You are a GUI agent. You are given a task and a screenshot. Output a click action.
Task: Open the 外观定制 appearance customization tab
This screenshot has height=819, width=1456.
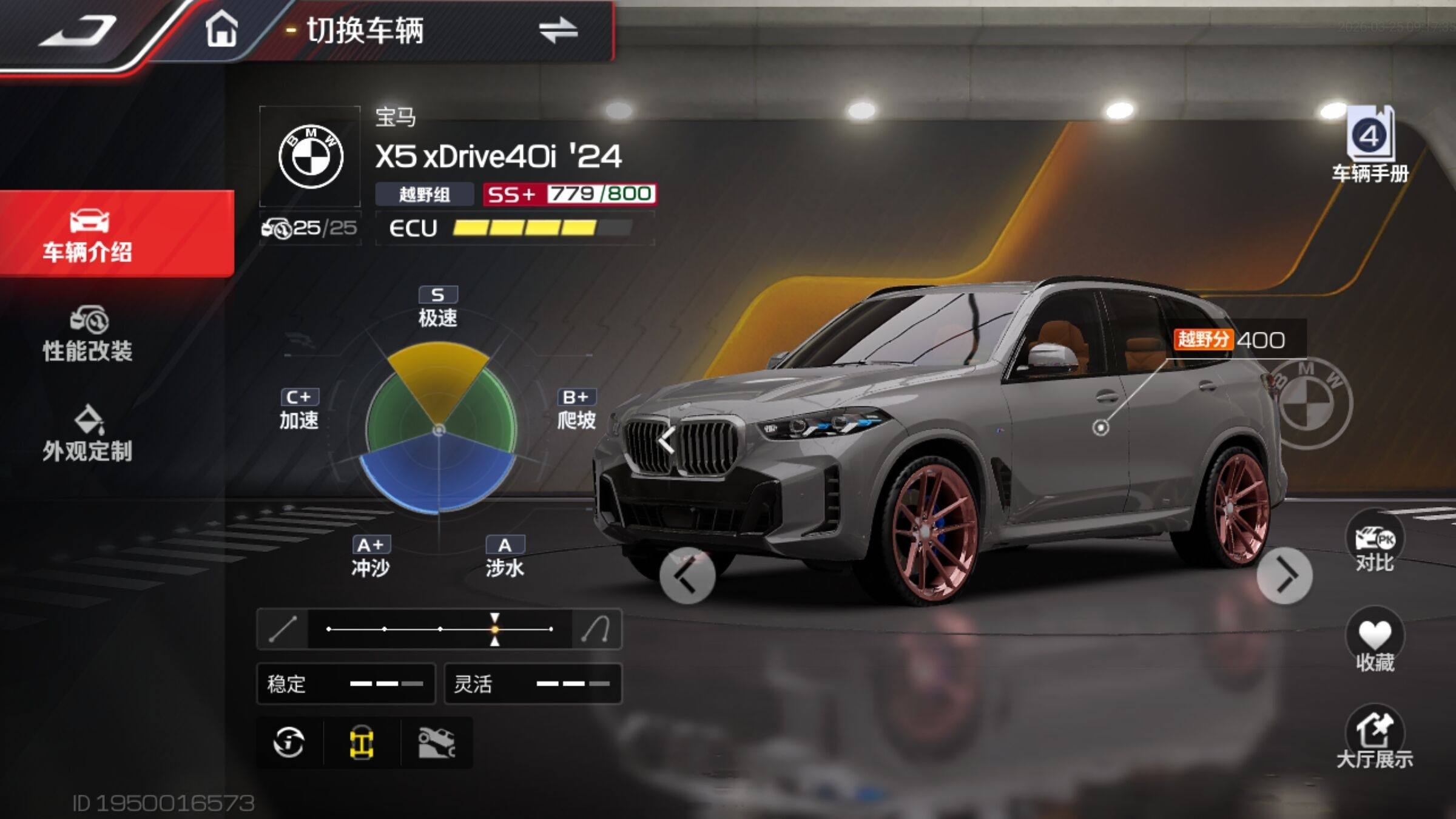[88, 434]
